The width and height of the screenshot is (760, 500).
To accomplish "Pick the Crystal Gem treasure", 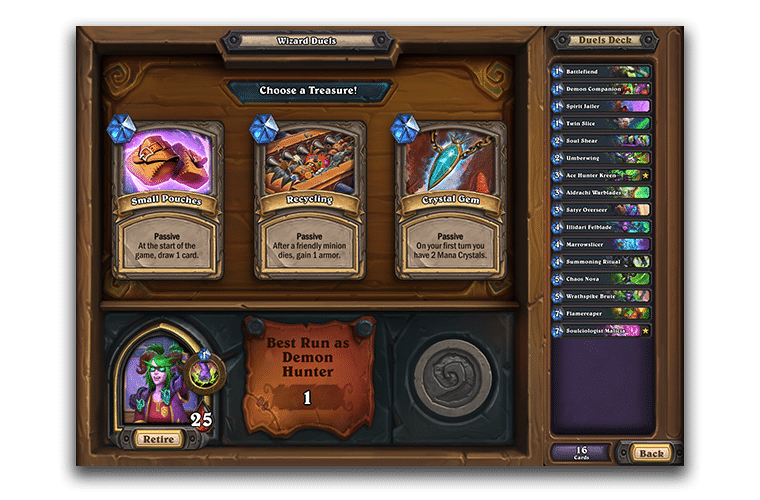I will pos(451,200).
